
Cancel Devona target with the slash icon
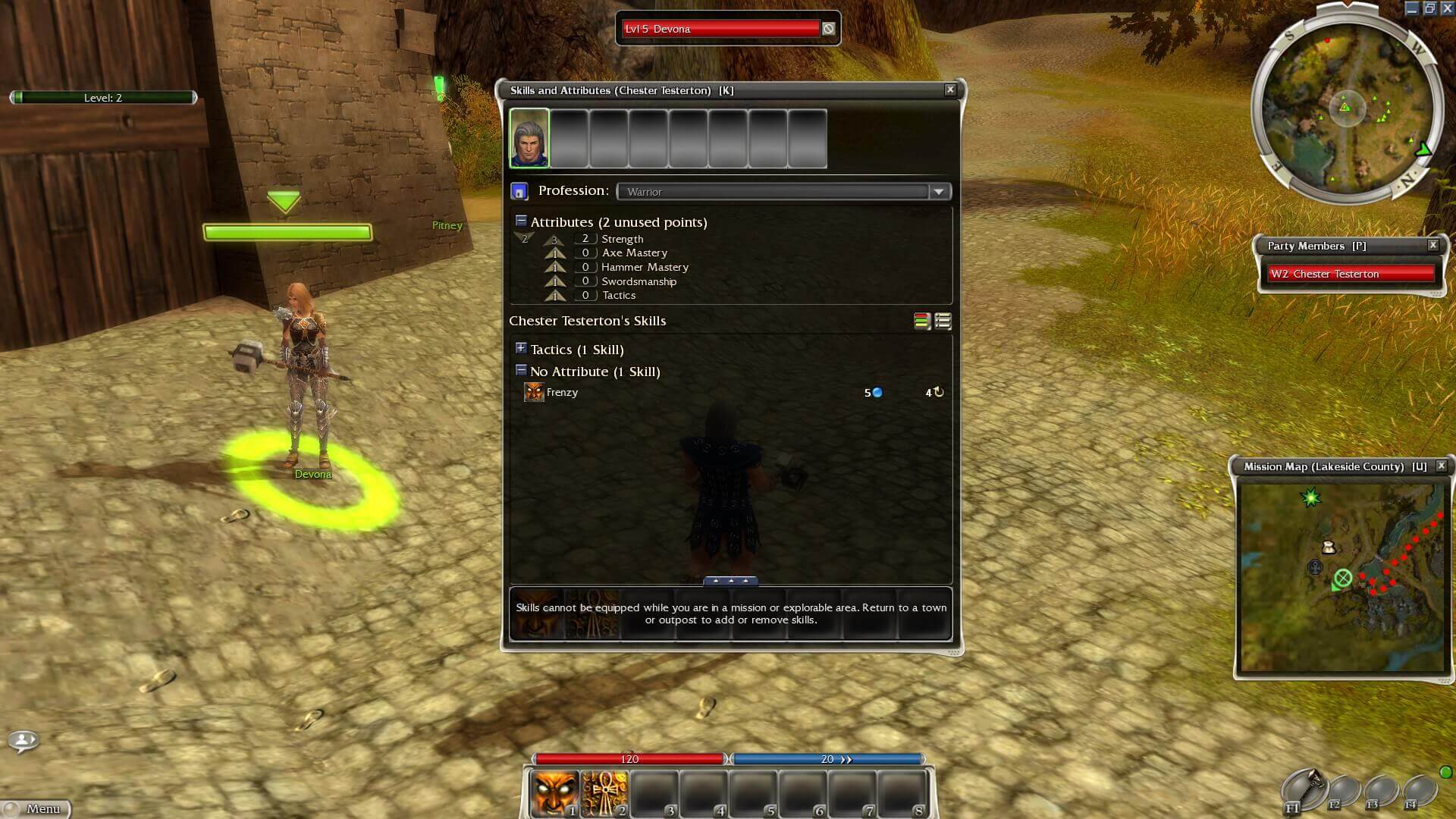(x=829, y=28)
